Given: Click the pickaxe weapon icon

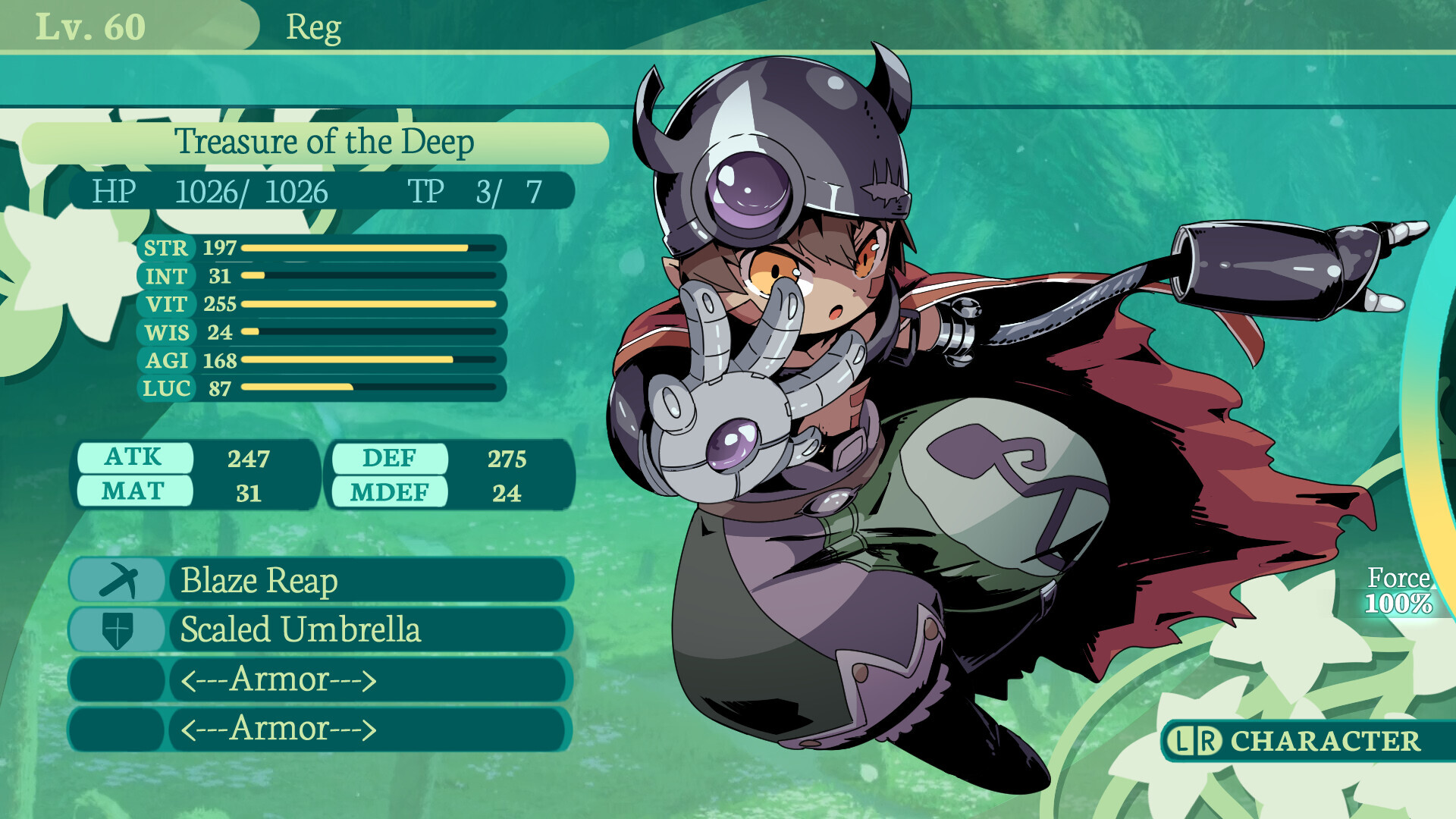Looking at the screenshot, I should 118,581.
